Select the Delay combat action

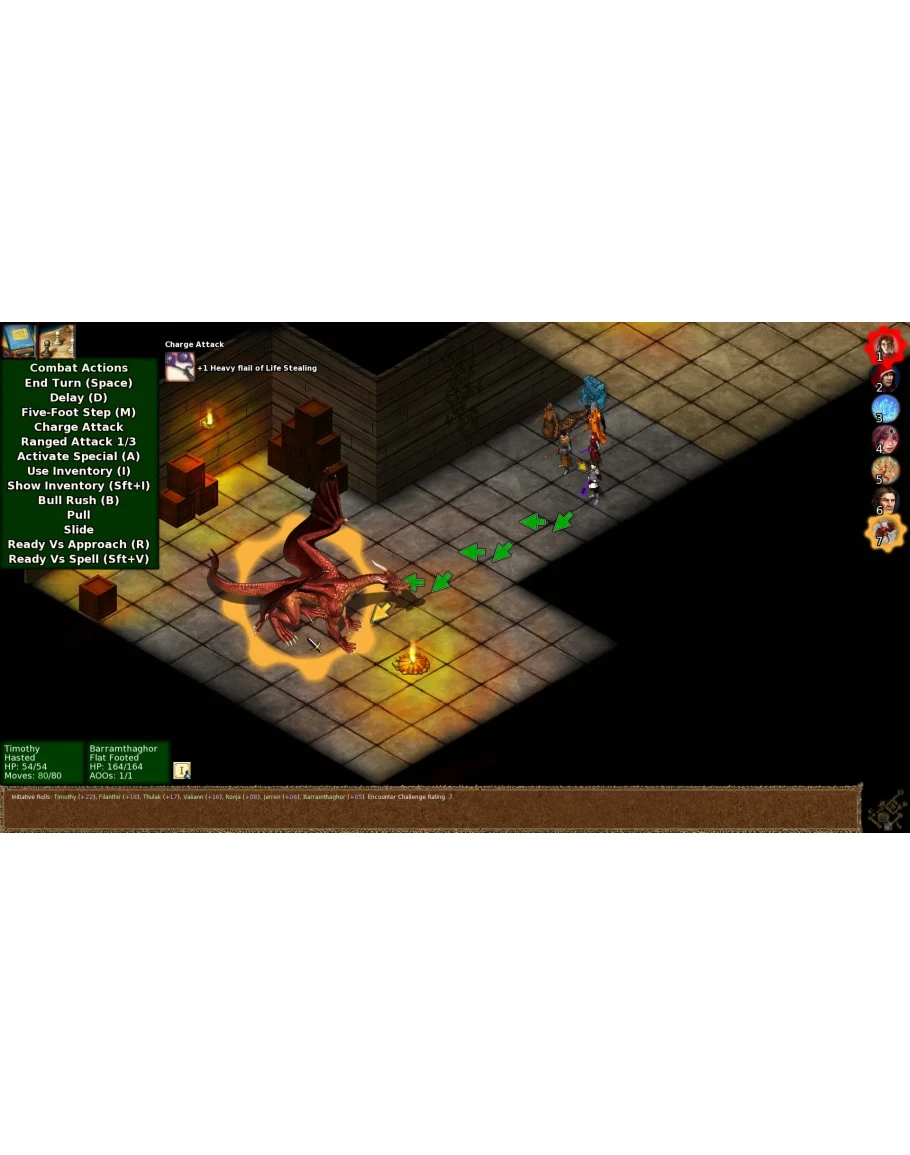[79, 398]
